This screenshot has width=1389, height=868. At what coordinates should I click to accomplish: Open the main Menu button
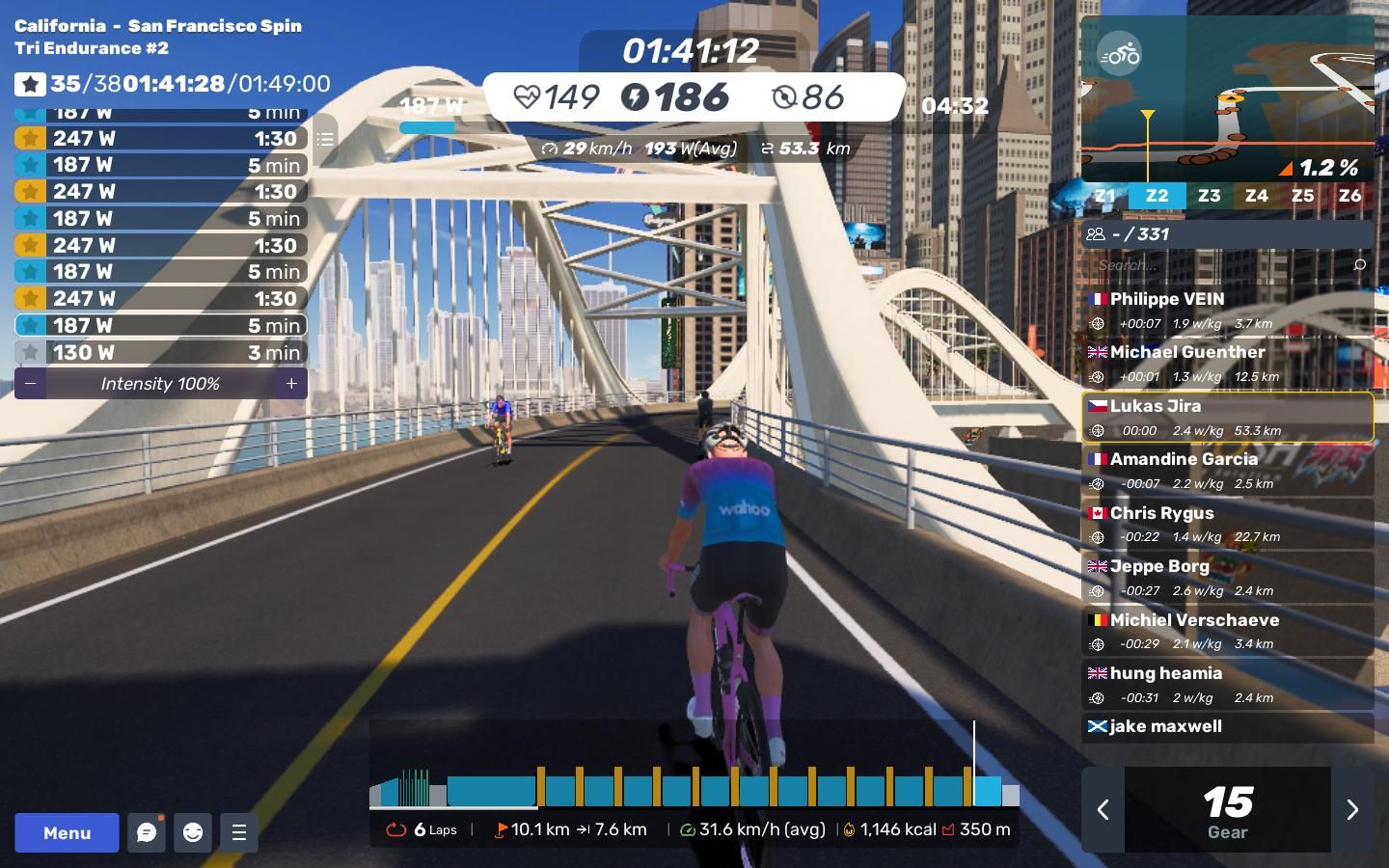click(x=67, y=832)
